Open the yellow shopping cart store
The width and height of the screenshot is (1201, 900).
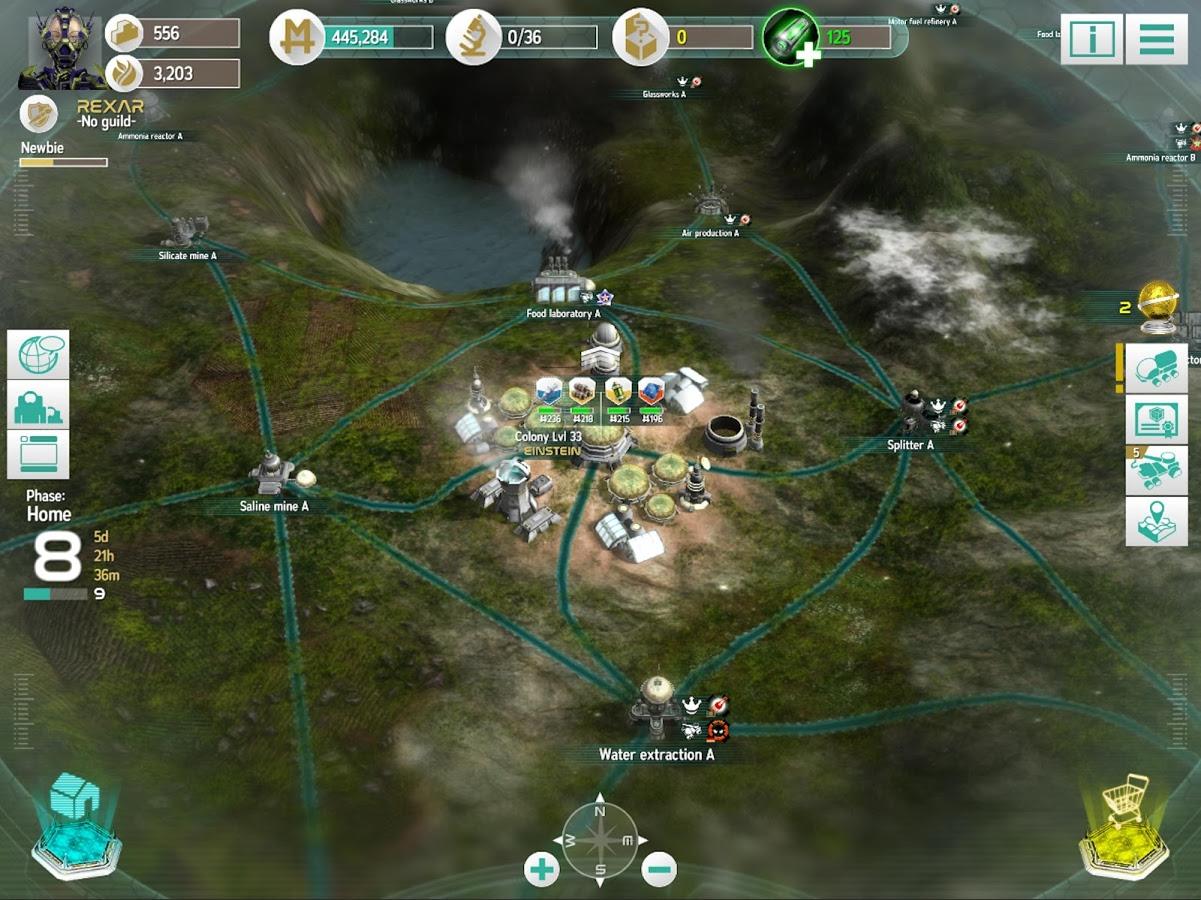point(1124,824)
